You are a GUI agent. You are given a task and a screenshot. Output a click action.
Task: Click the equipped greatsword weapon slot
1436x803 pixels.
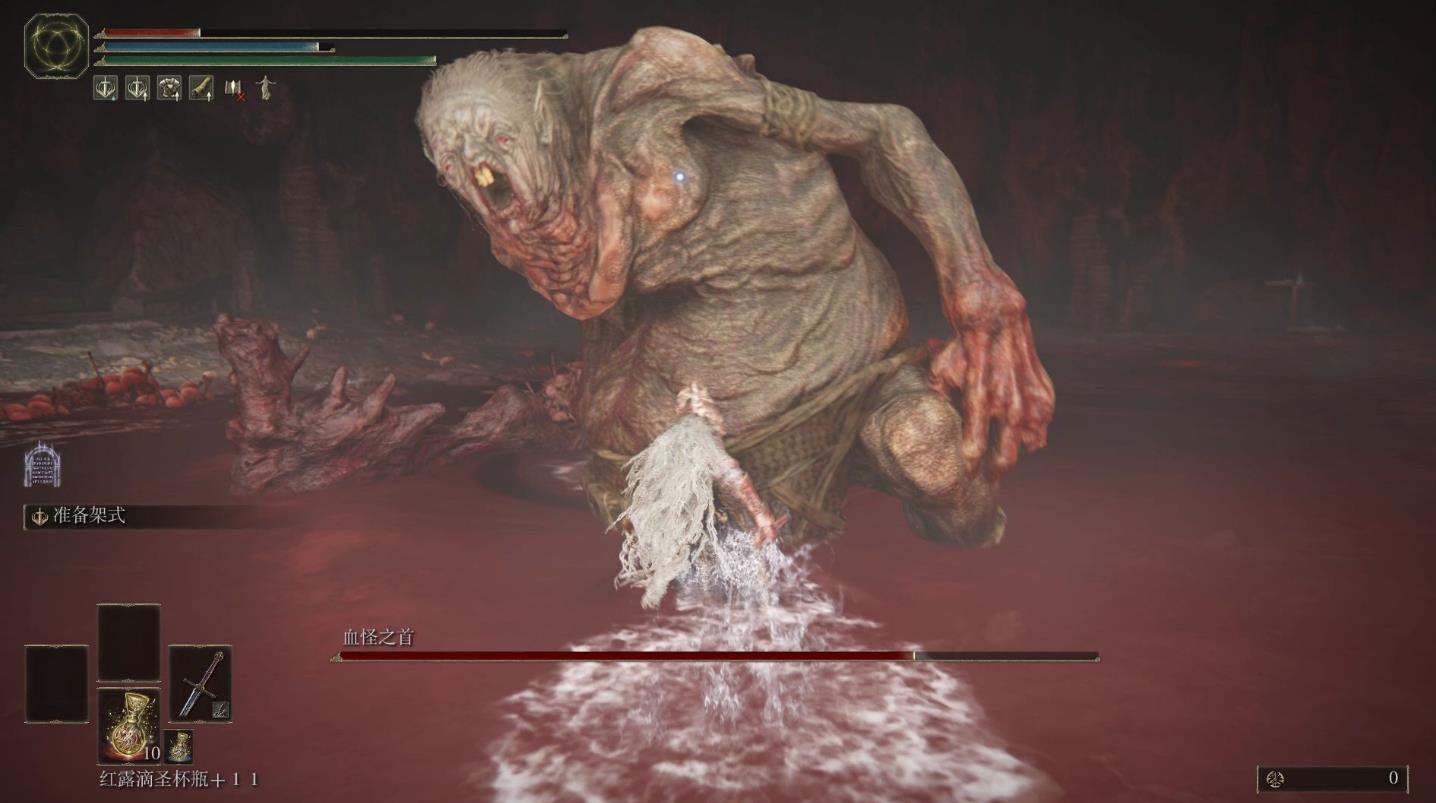pyautogui.click(x=200, y=684)
